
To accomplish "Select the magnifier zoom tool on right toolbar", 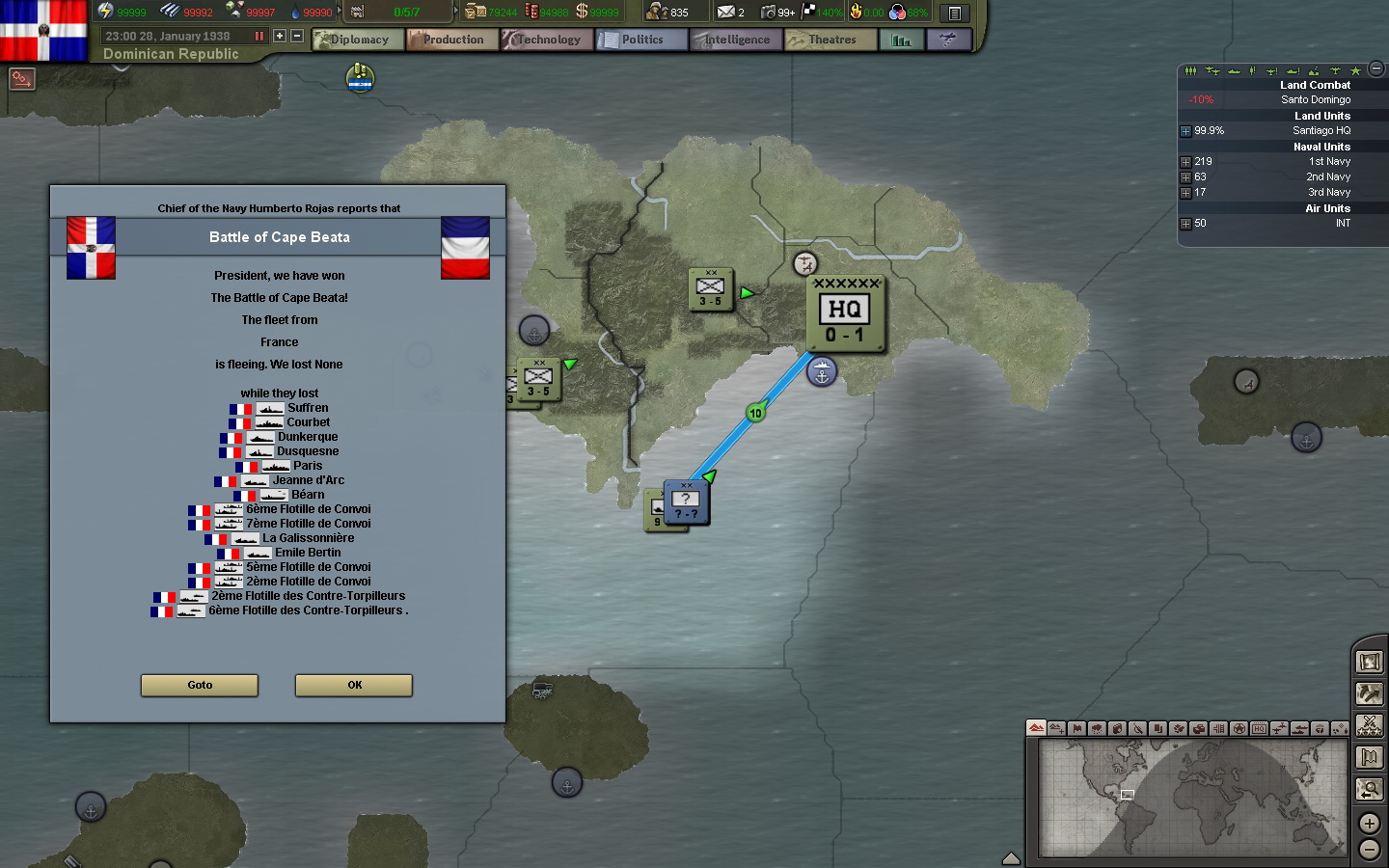I will (1370, 788).
